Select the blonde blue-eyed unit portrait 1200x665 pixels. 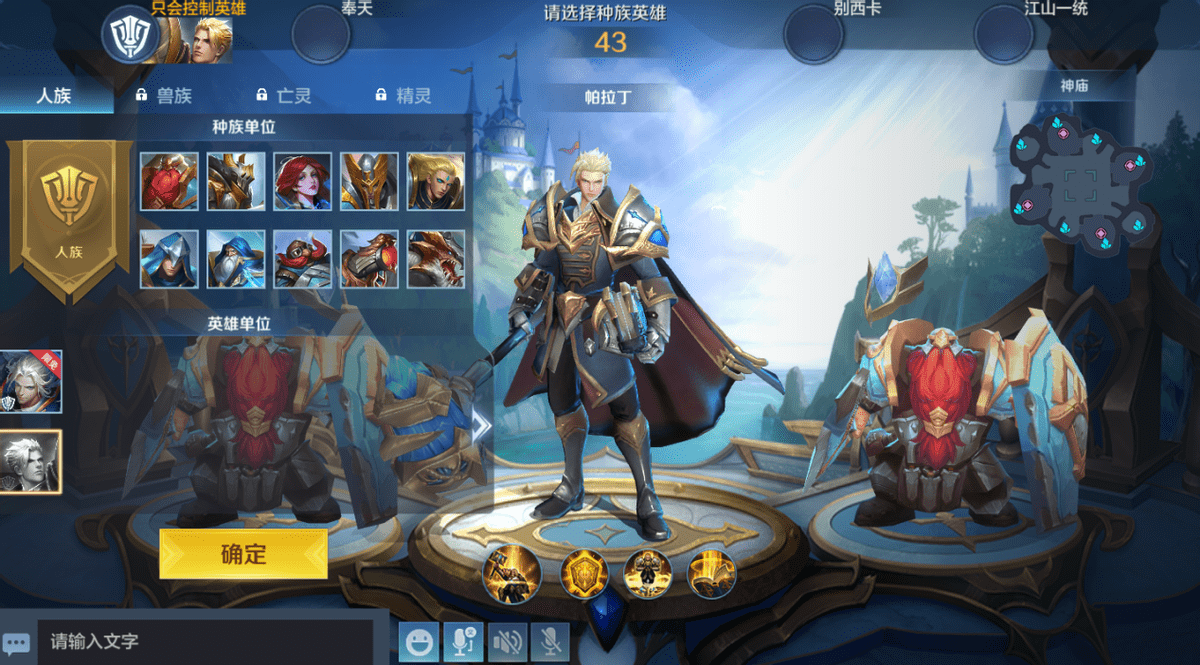click(436, 181)
